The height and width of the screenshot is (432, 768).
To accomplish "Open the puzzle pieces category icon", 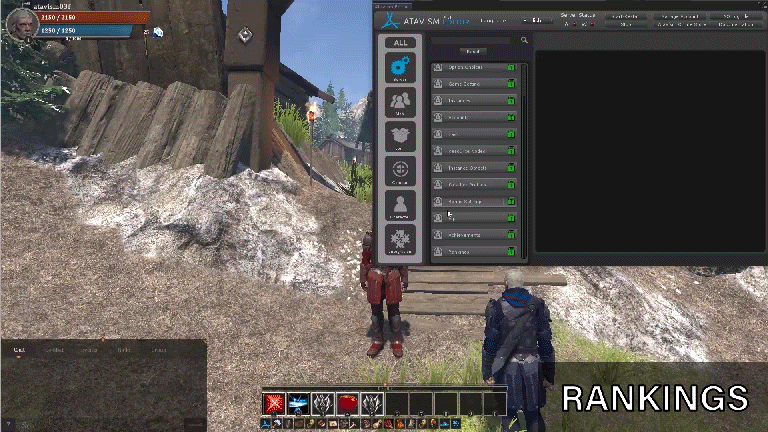I will pos(400,241).
